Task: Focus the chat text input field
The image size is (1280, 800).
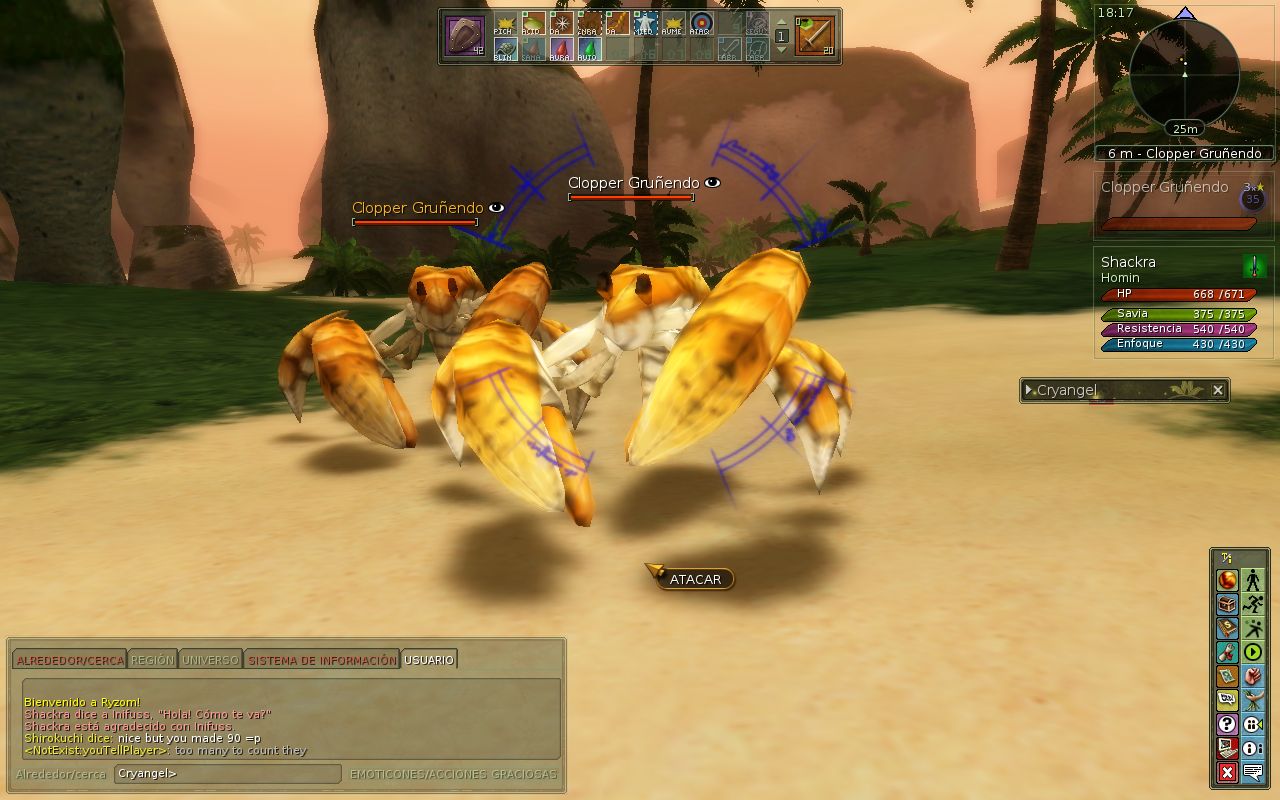Action: click(227, 773)
